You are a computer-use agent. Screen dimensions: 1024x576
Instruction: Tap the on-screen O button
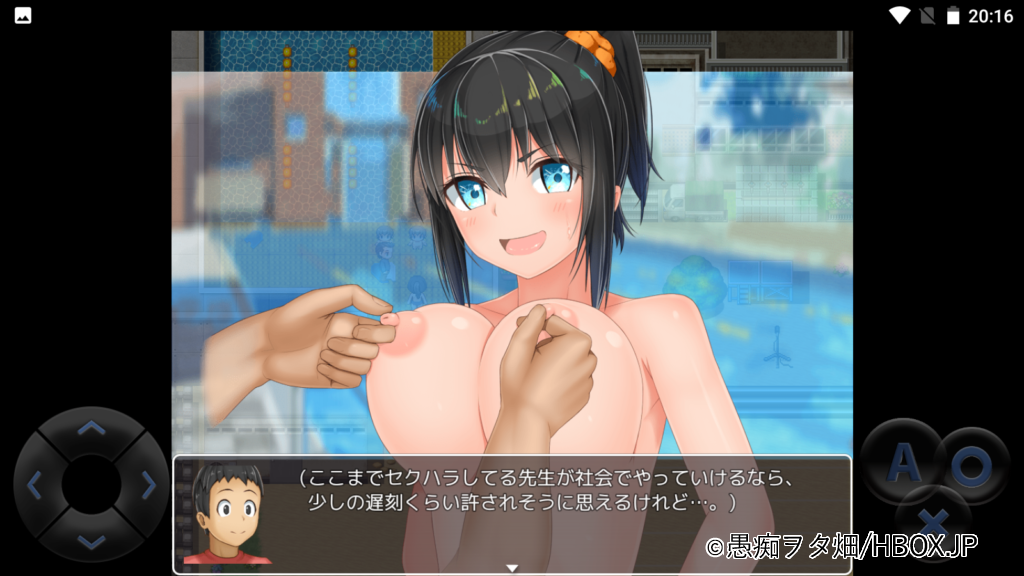969,463
